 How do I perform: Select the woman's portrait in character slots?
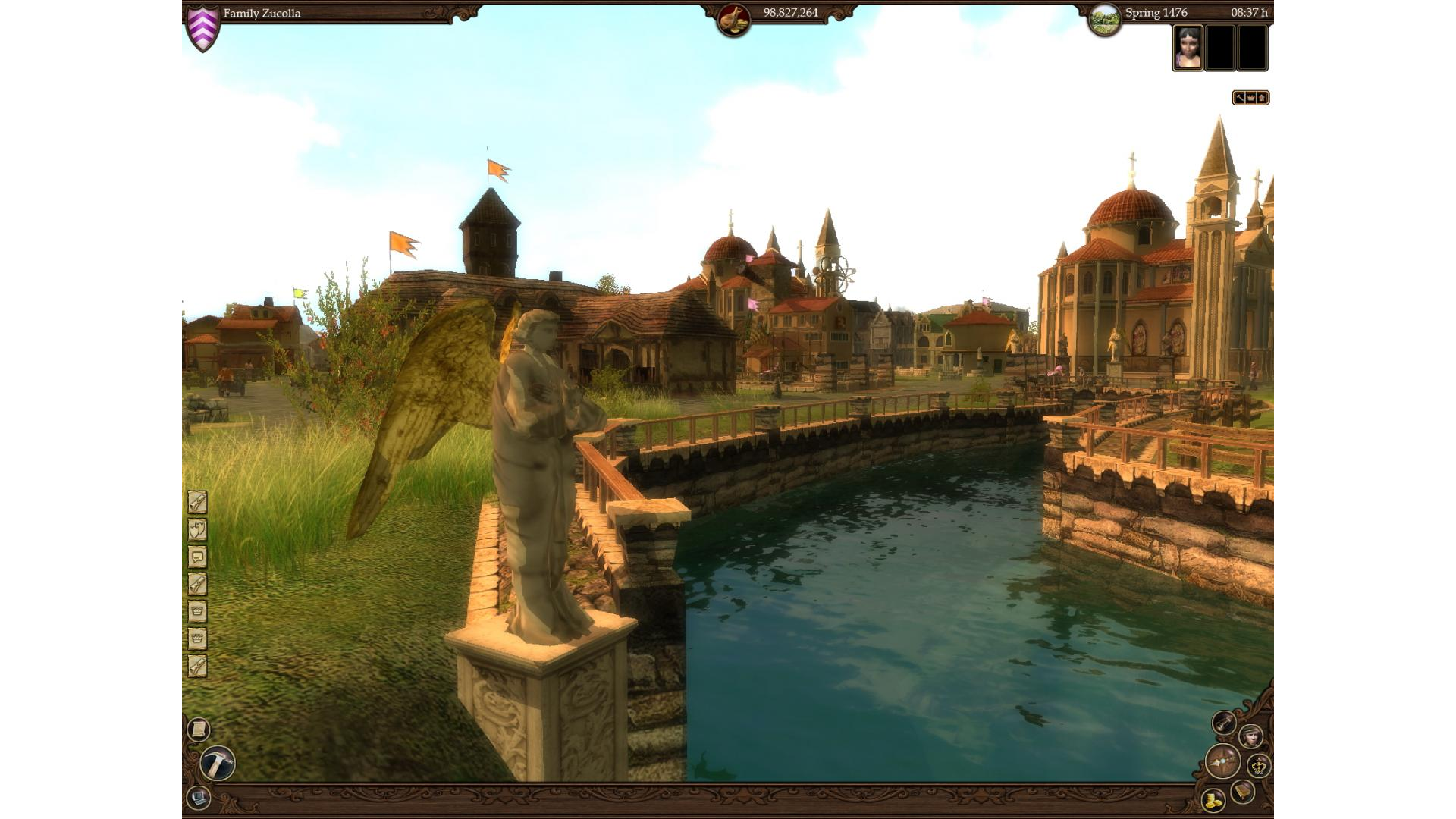[1188, 49]
